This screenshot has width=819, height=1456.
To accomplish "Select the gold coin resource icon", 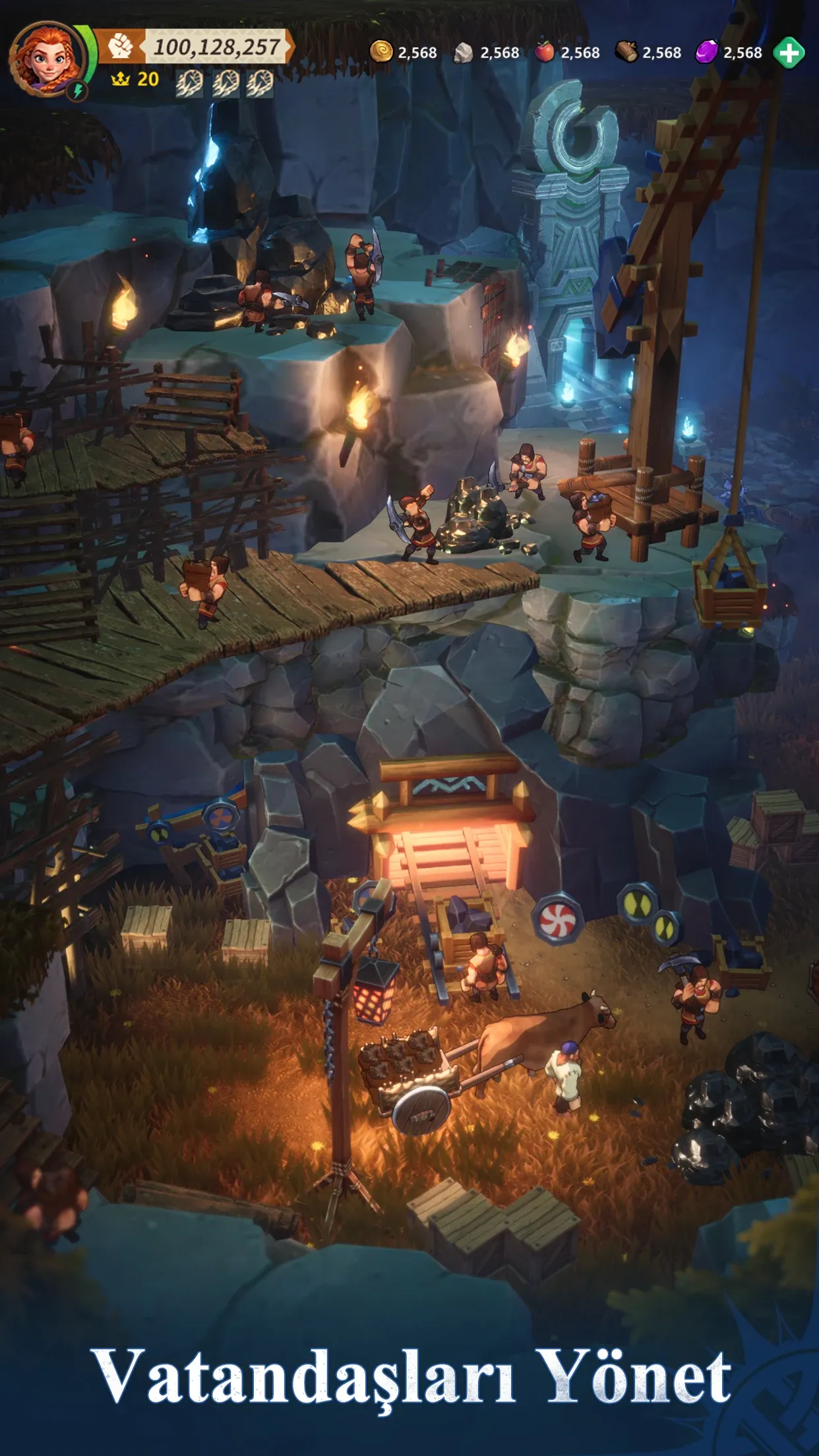I will coord(381,52).
